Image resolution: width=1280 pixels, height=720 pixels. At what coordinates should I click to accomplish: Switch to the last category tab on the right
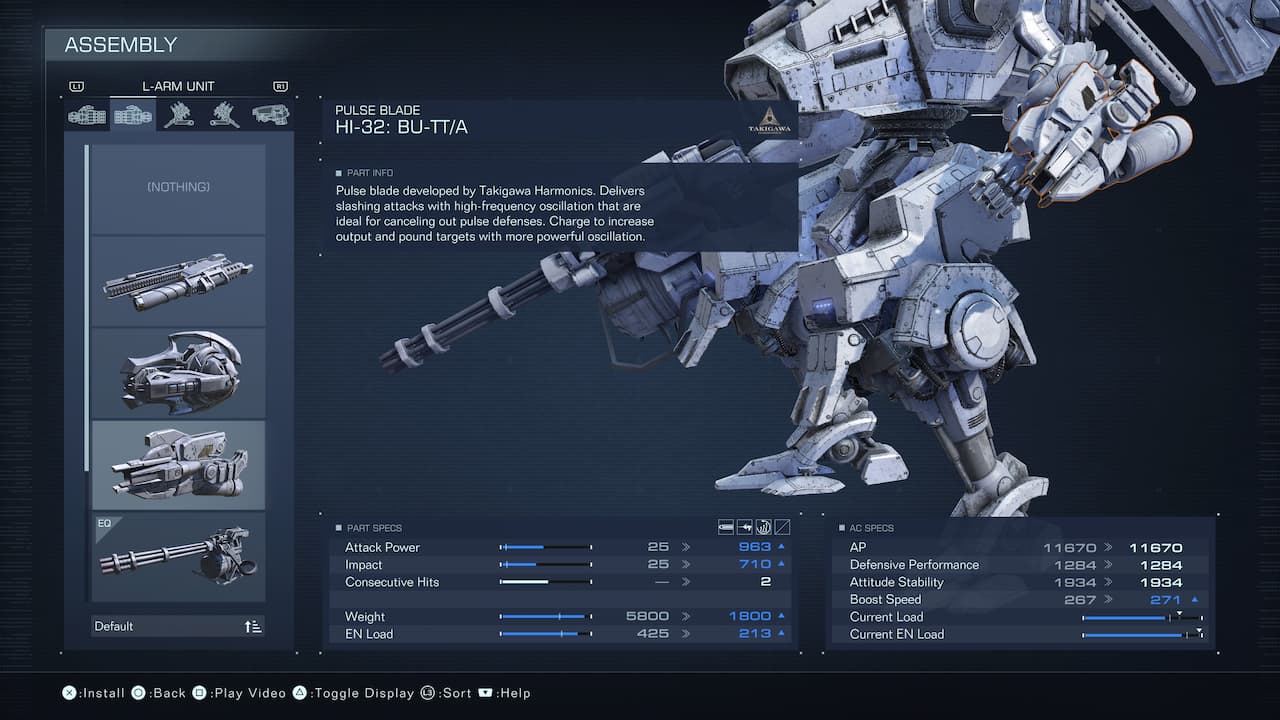[270, 115]
